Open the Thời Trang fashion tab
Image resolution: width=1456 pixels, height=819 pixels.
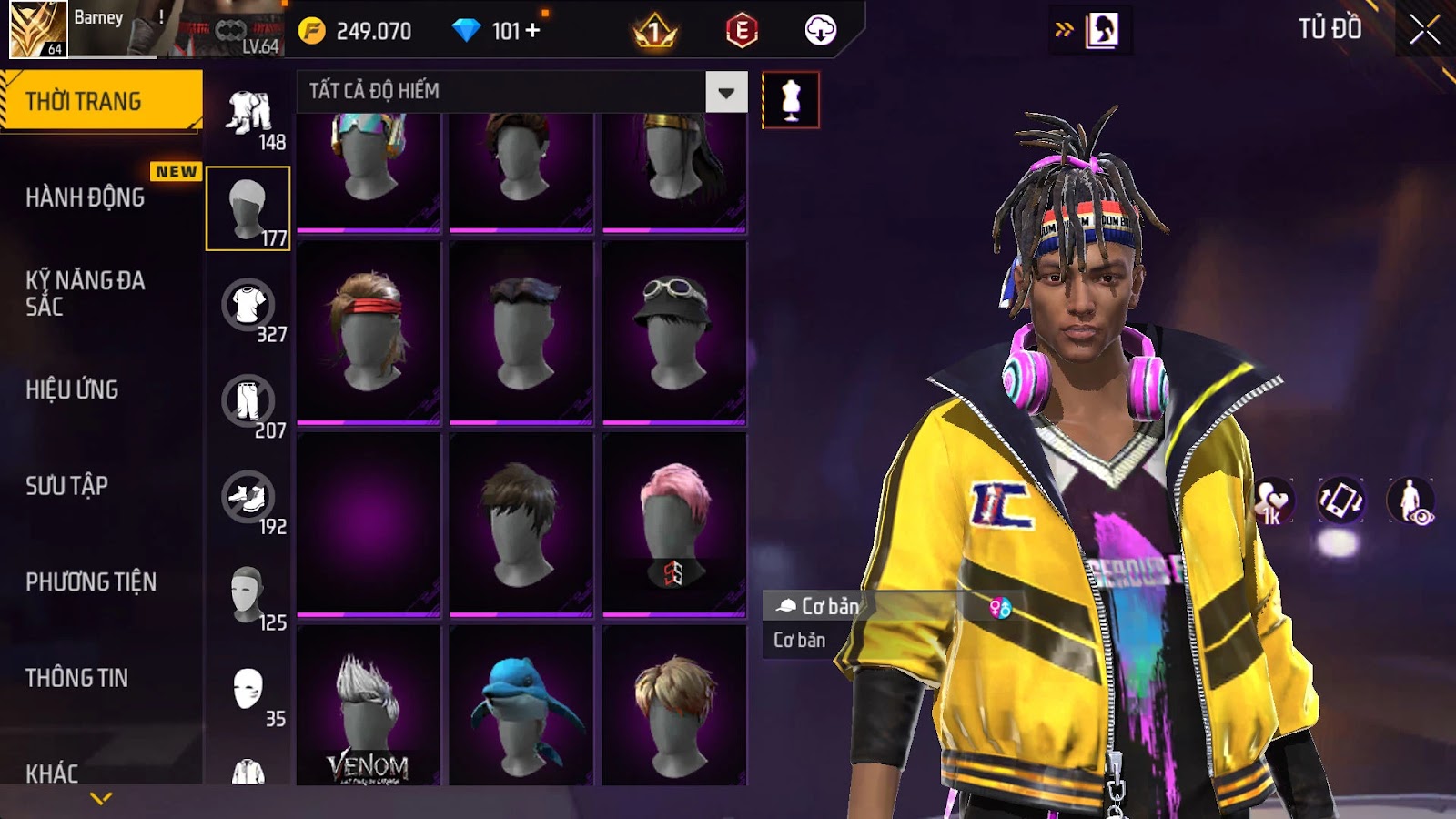pos(100,101)
